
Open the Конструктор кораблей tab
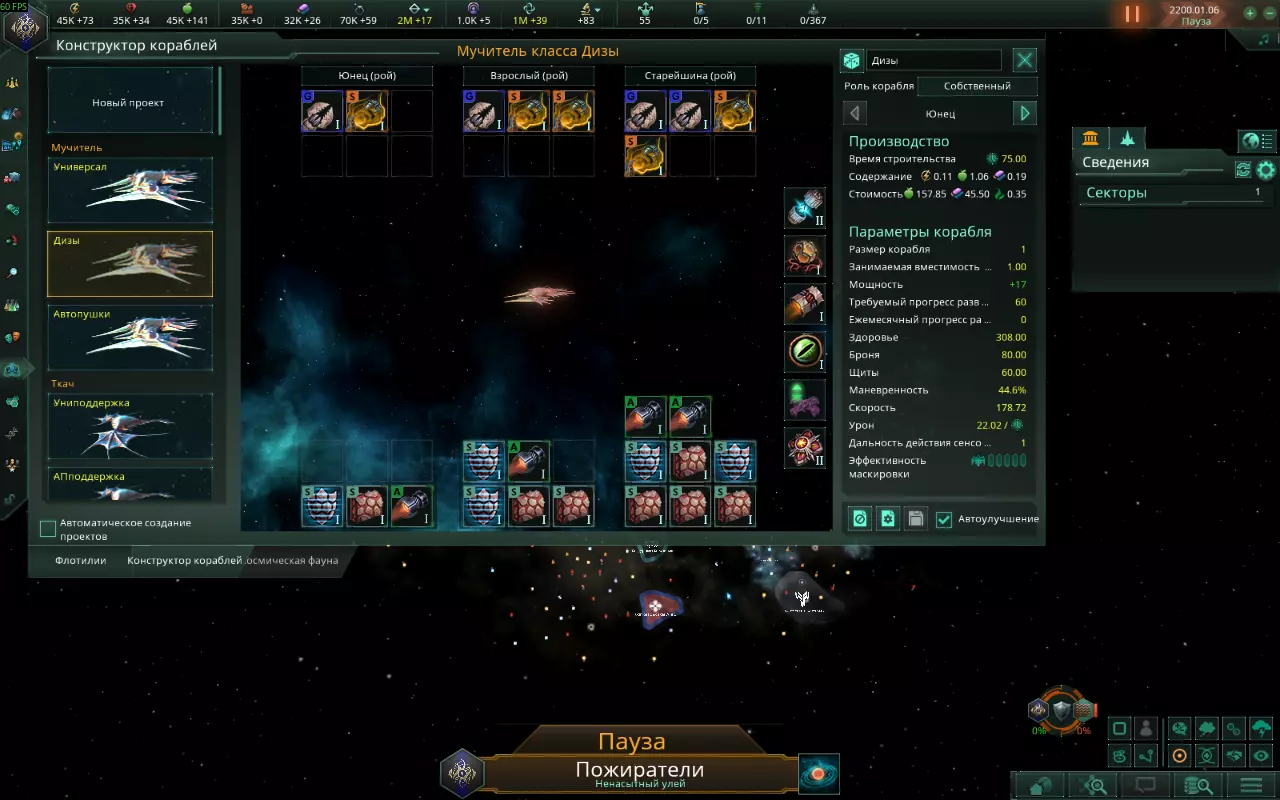[x=184, y=561]
